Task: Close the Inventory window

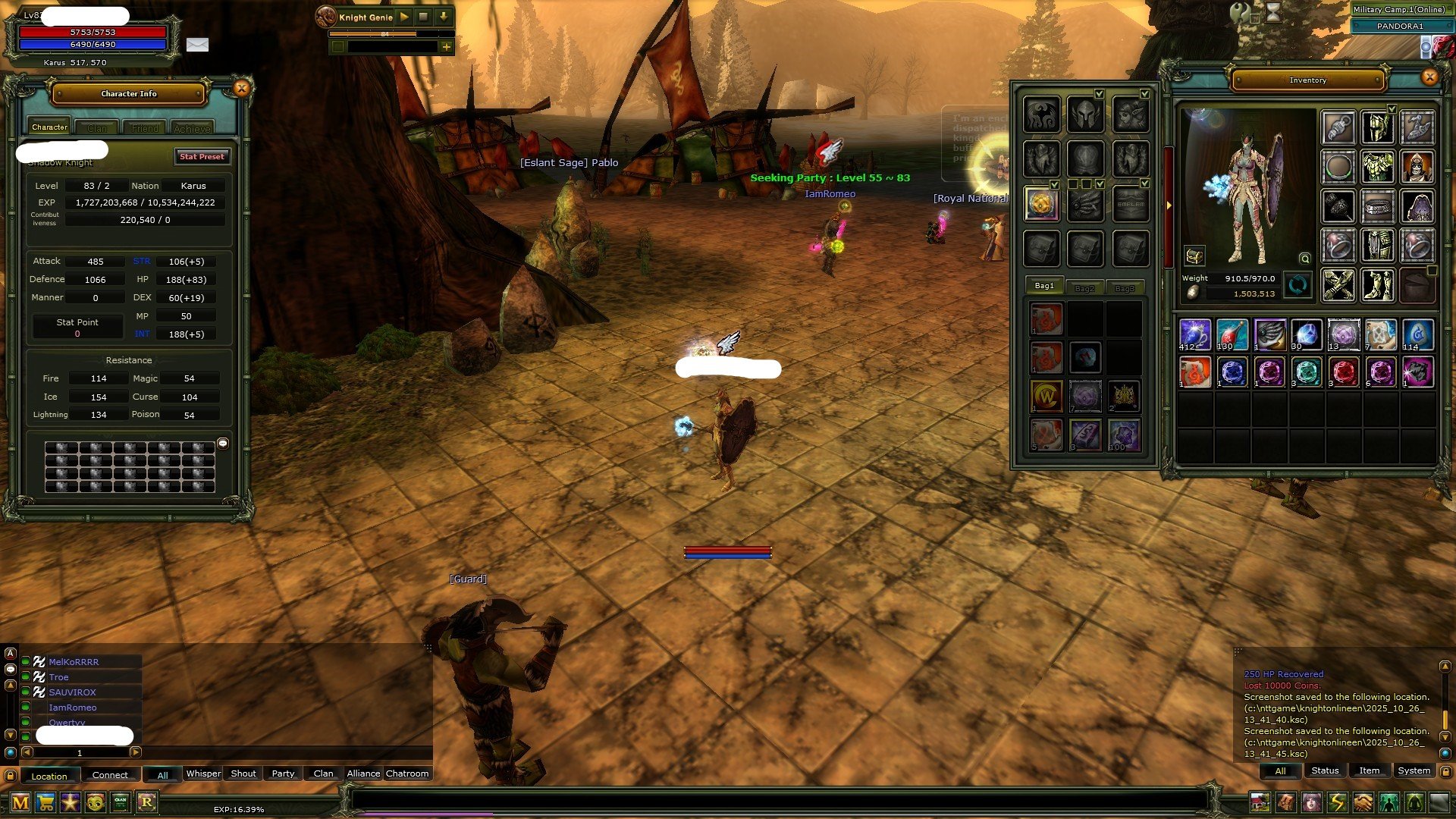Action: pos(1429,77)
